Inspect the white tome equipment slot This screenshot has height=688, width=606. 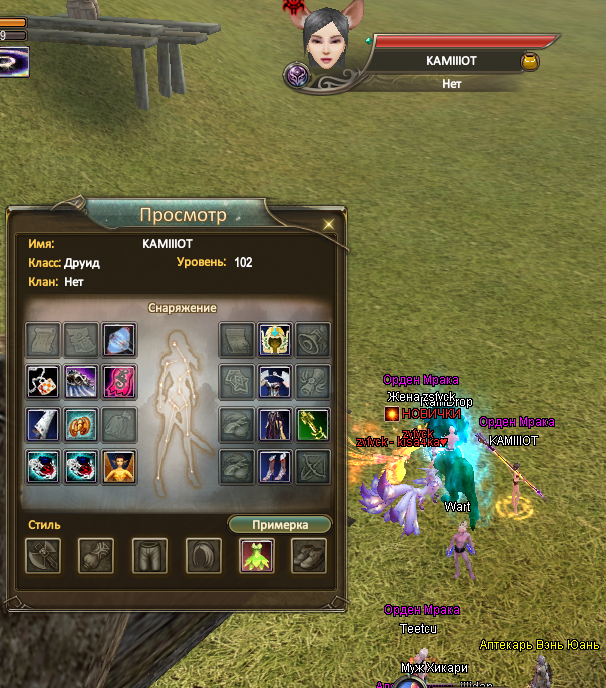point(43,424)
